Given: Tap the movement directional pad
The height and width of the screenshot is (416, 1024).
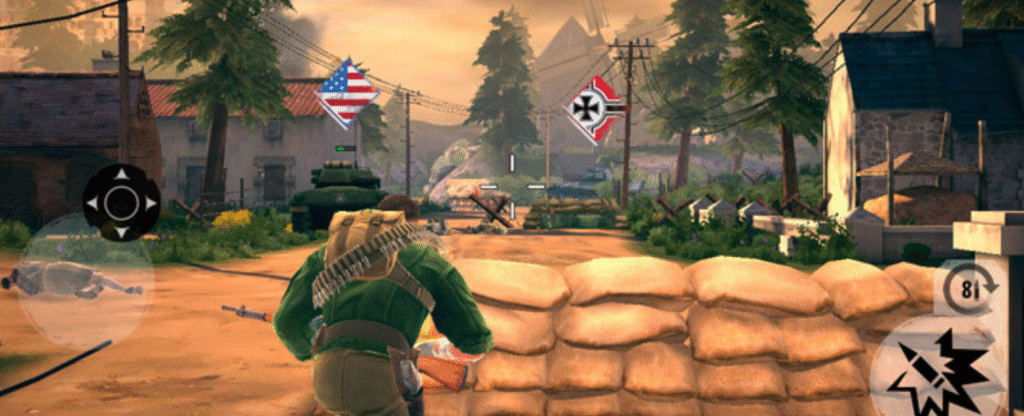Looking at the screenshot, I should [121, 203].
